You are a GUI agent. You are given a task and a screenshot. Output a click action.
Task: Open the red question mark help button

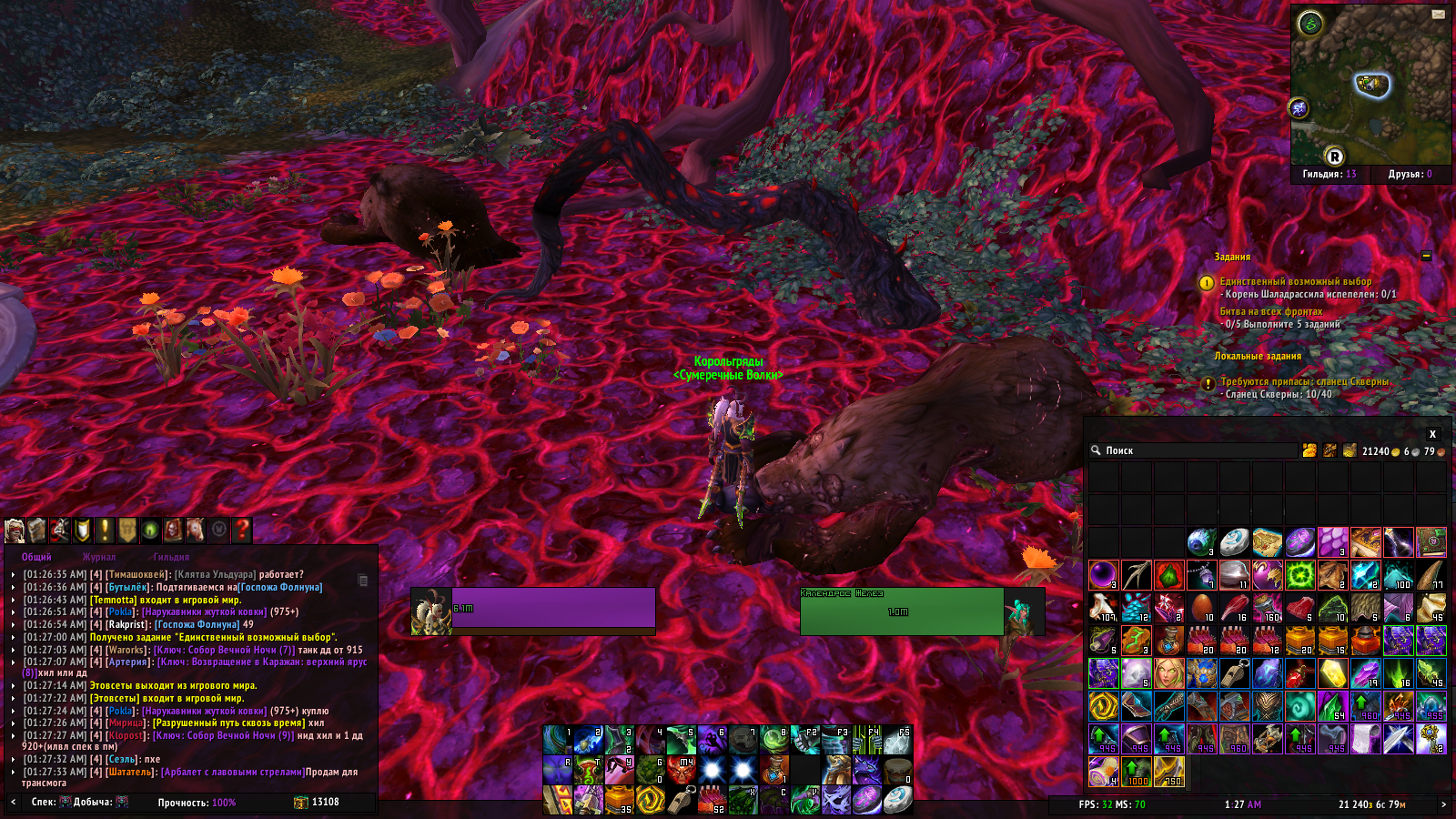[x=241, y=530]
